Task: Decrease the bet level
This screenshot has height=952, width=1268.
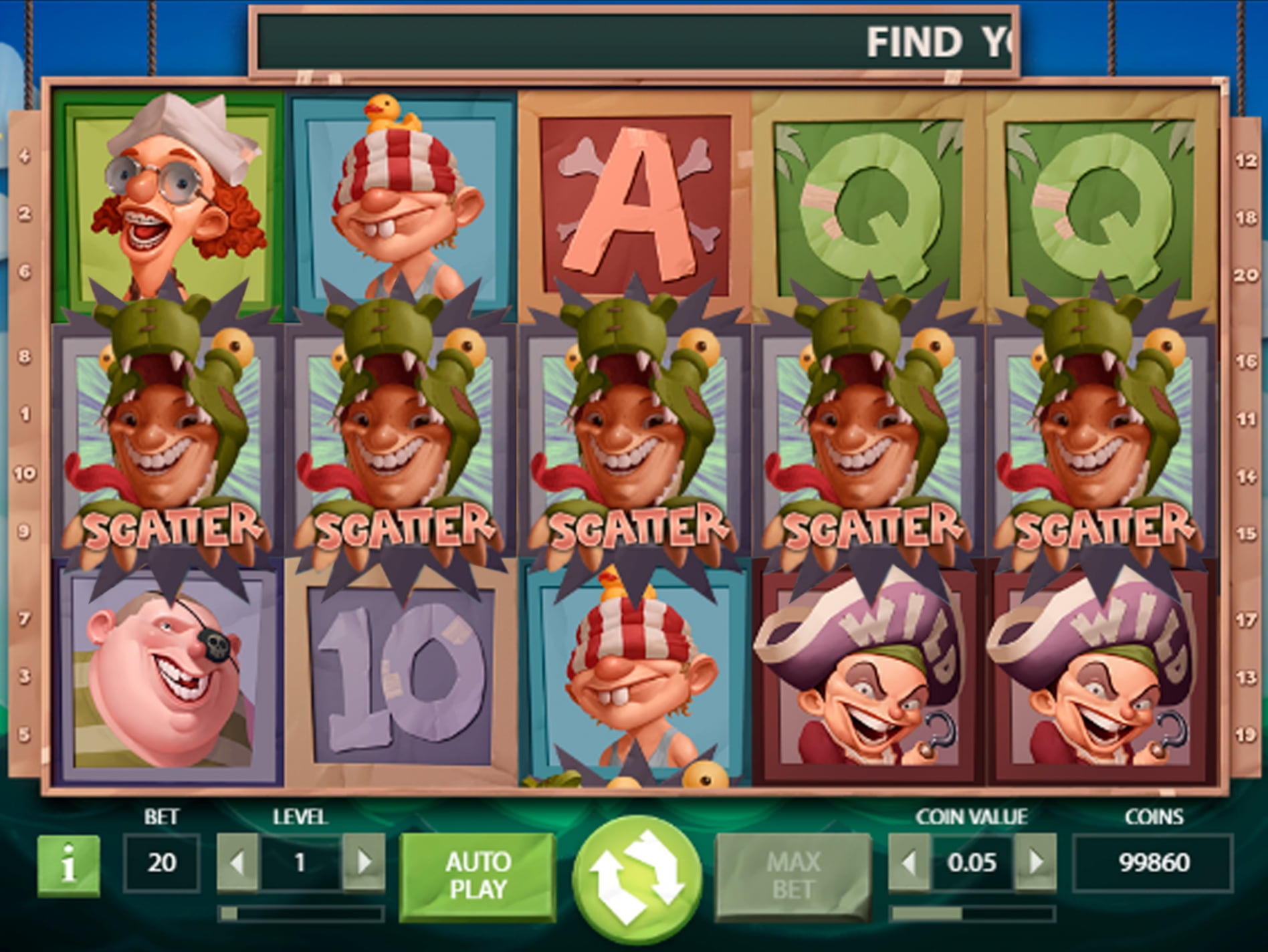Action: pos(237,862)
